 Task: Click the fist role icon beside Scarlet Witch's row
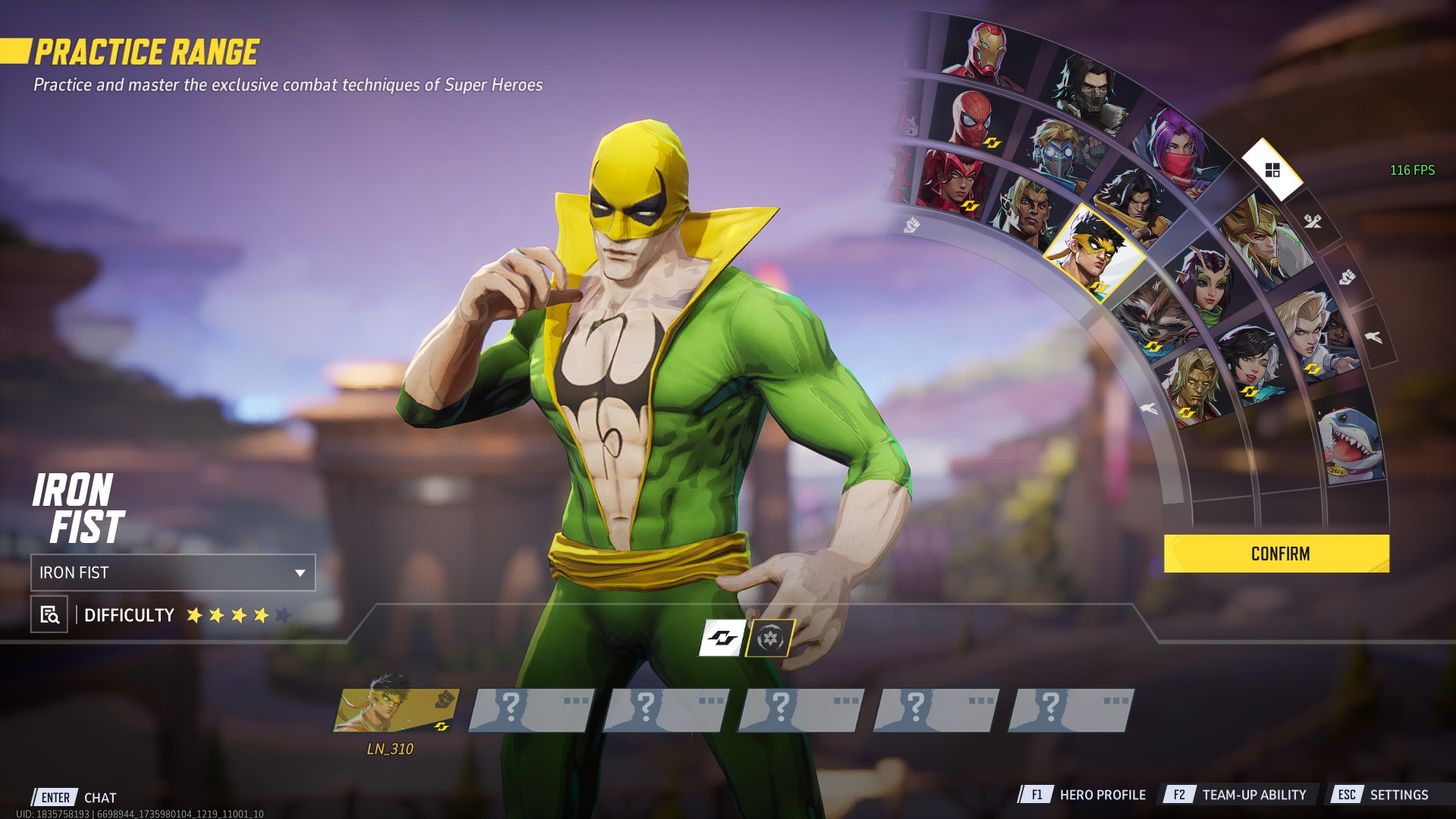pos(911,224)
